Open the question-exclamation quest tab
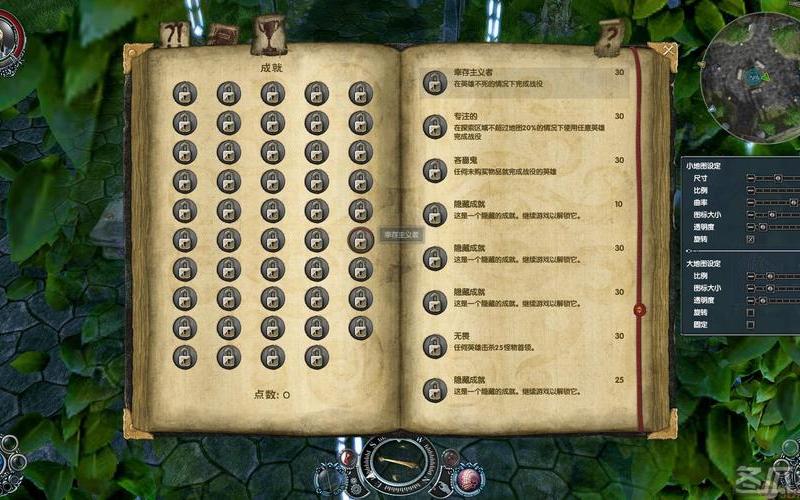The image size is (800, 500). tap(175, 36)
